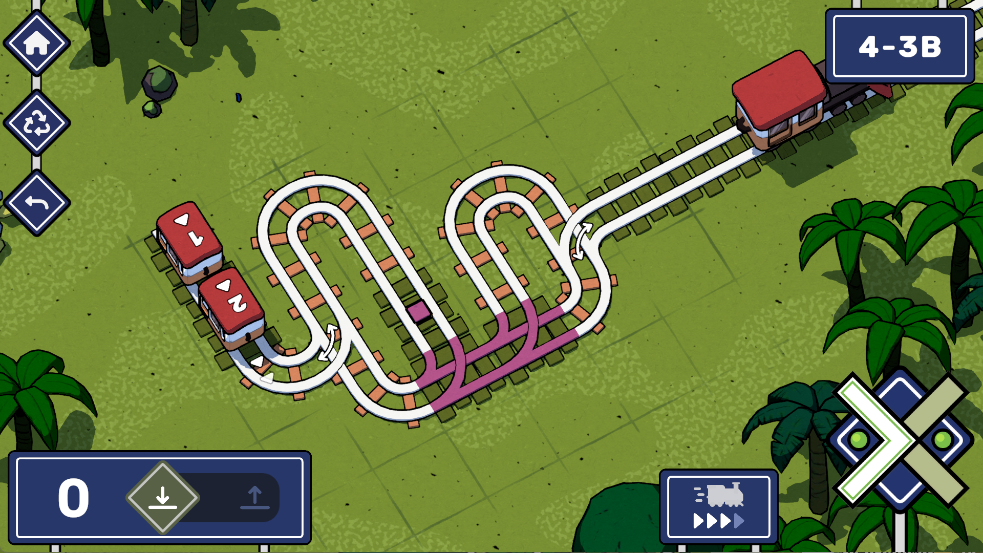Select the download-arrow diamond icon
Viewport: 983px width, 553px height.
pyautogui.click(x=162, y=497)
